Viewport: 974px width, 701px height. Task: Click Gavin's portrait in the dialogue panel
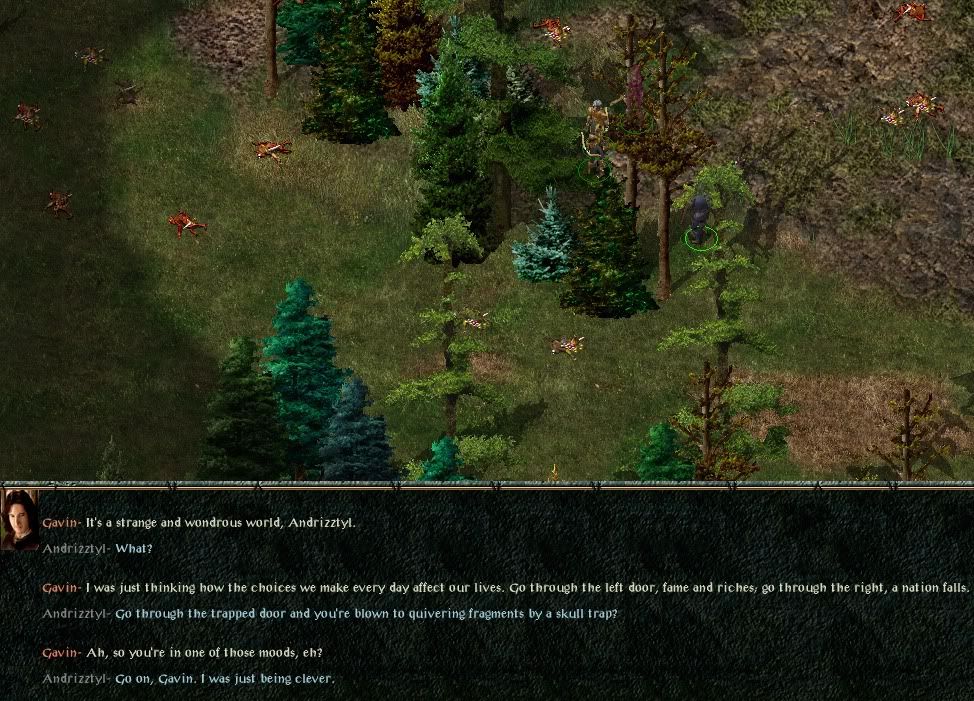point(20,520)
